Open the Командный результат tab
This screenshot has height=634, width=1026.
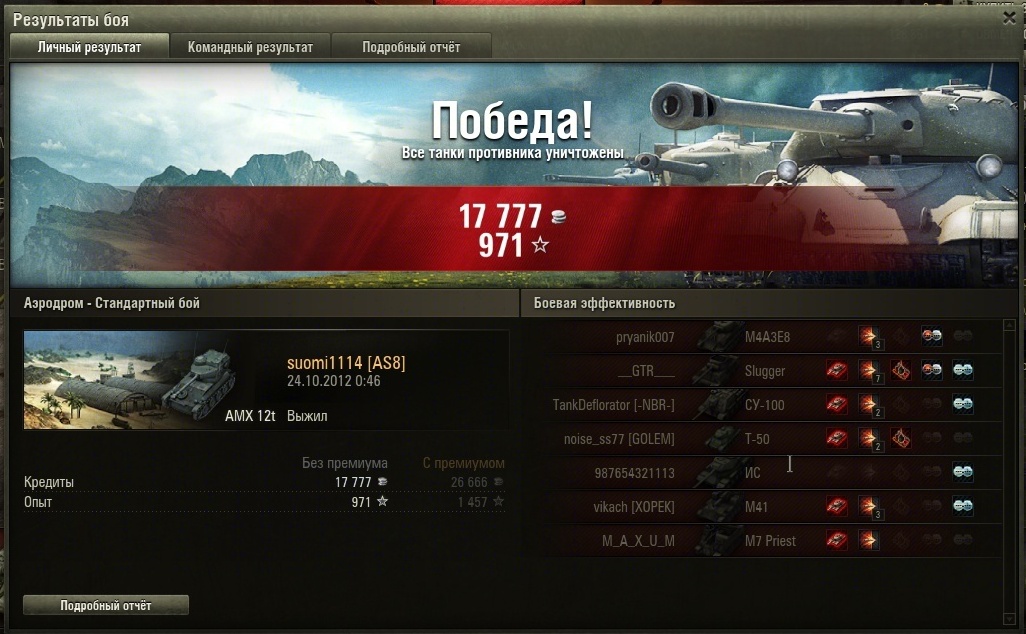(x=250, y=47)
